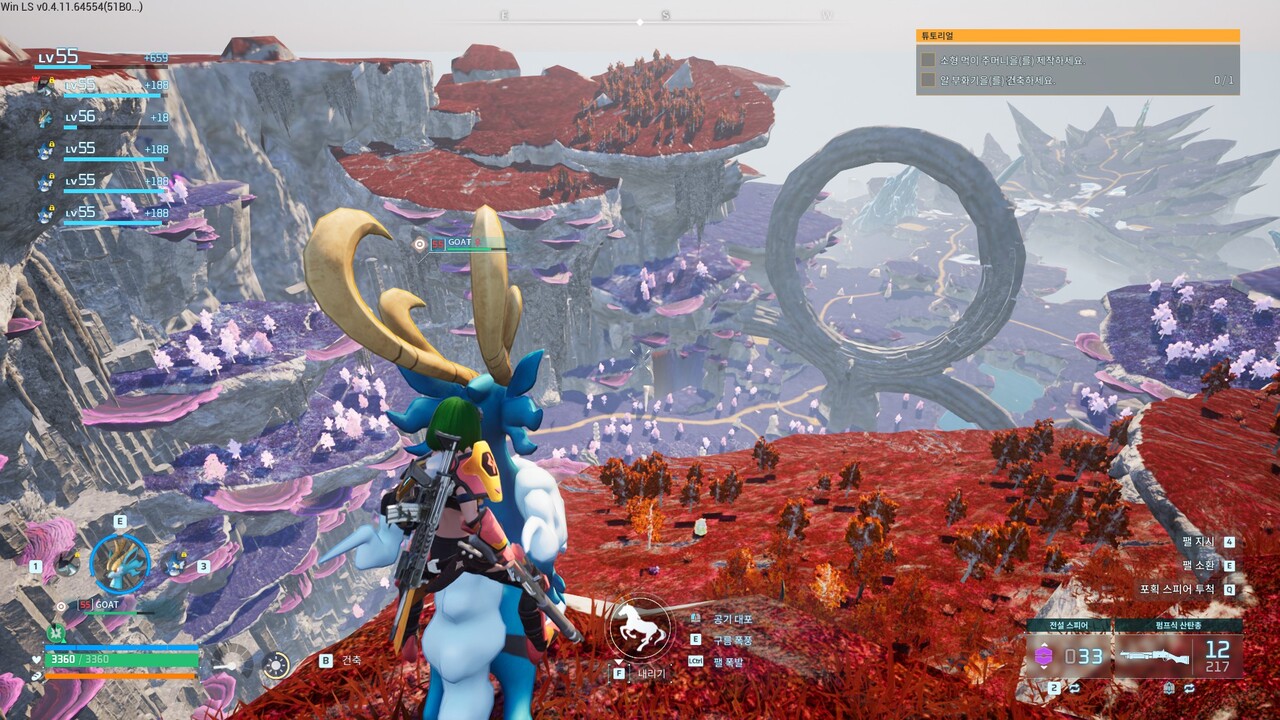1280x720 pixels.
Task: Switch to the penguin pal on the right of the pal wheel
Action: point(176,564)
